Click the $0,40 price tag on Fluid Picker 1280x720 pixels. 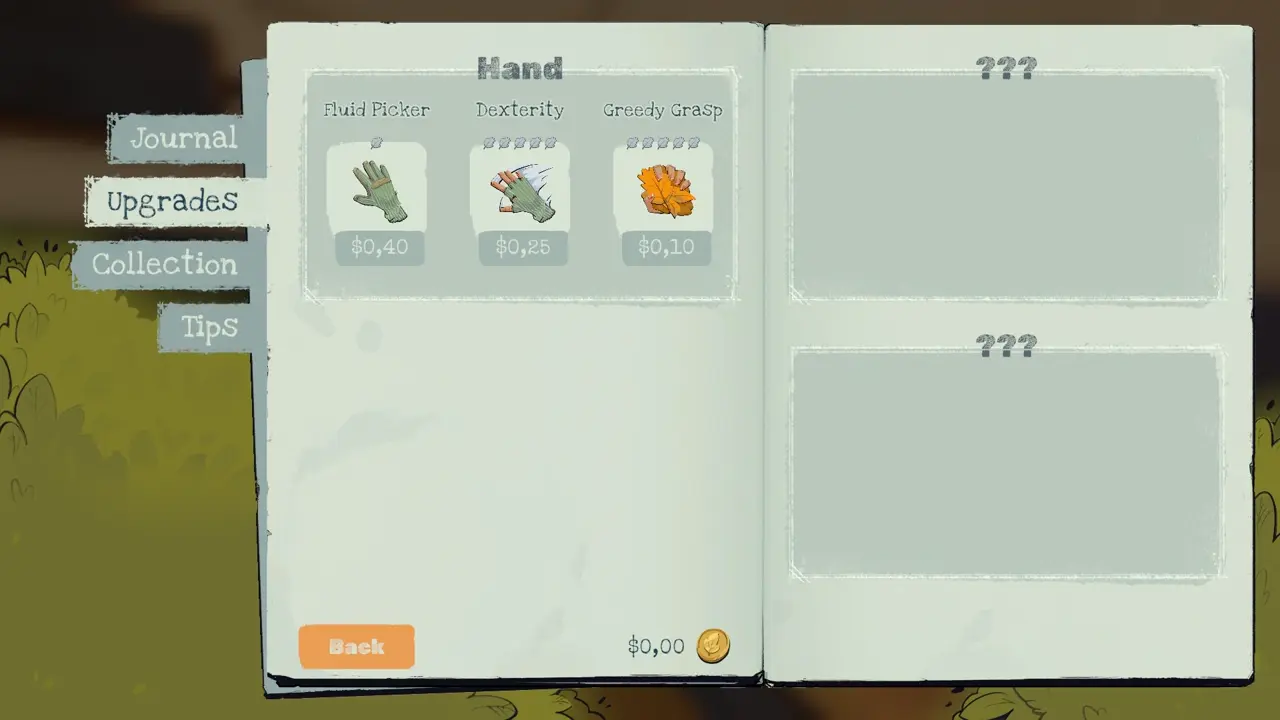pyautogui.click(x=379, y=247)
